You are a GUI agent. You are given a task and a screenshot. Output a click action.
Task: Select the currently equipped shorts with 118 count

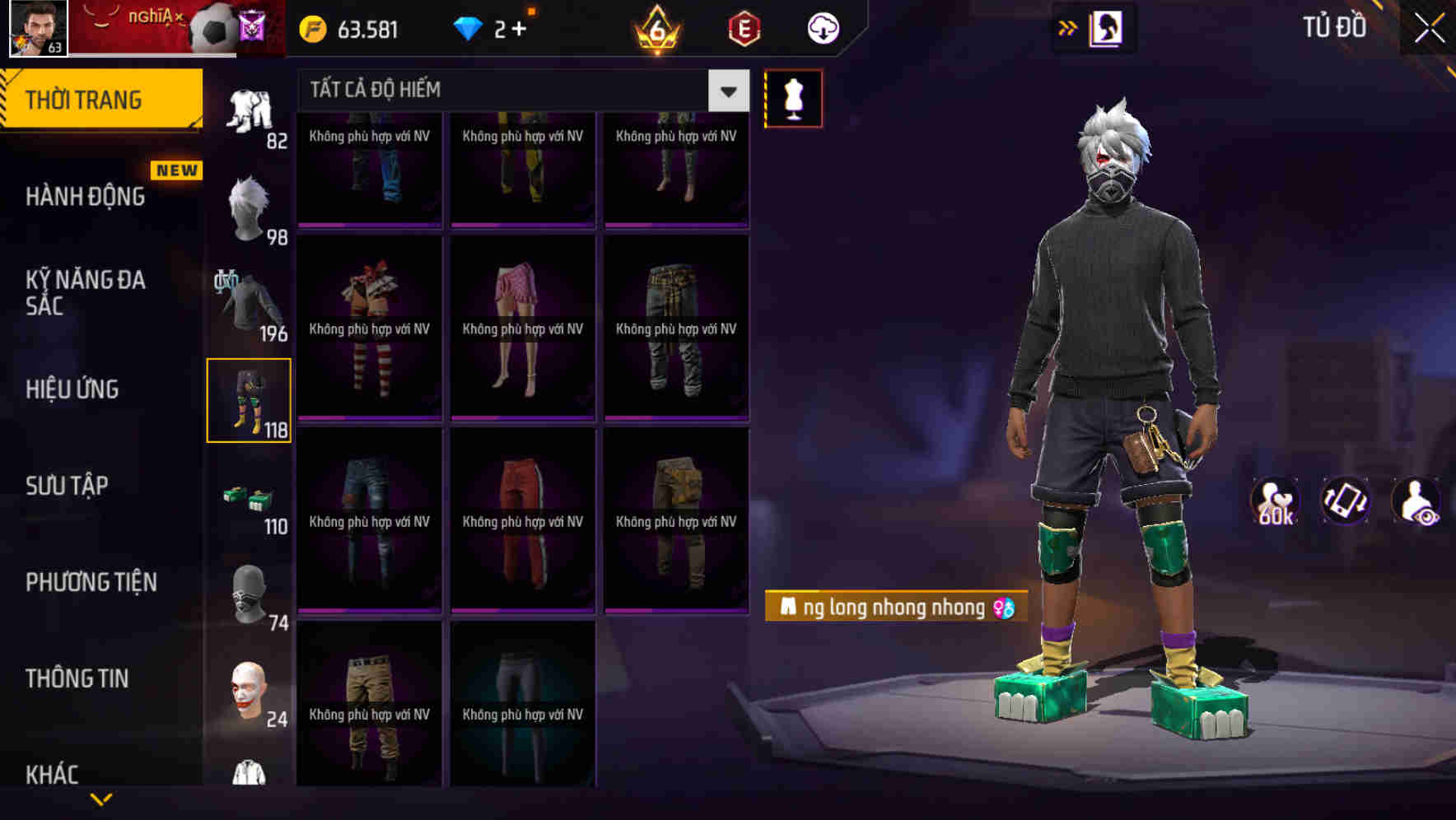pyautogui.click(x=250, y=399)
